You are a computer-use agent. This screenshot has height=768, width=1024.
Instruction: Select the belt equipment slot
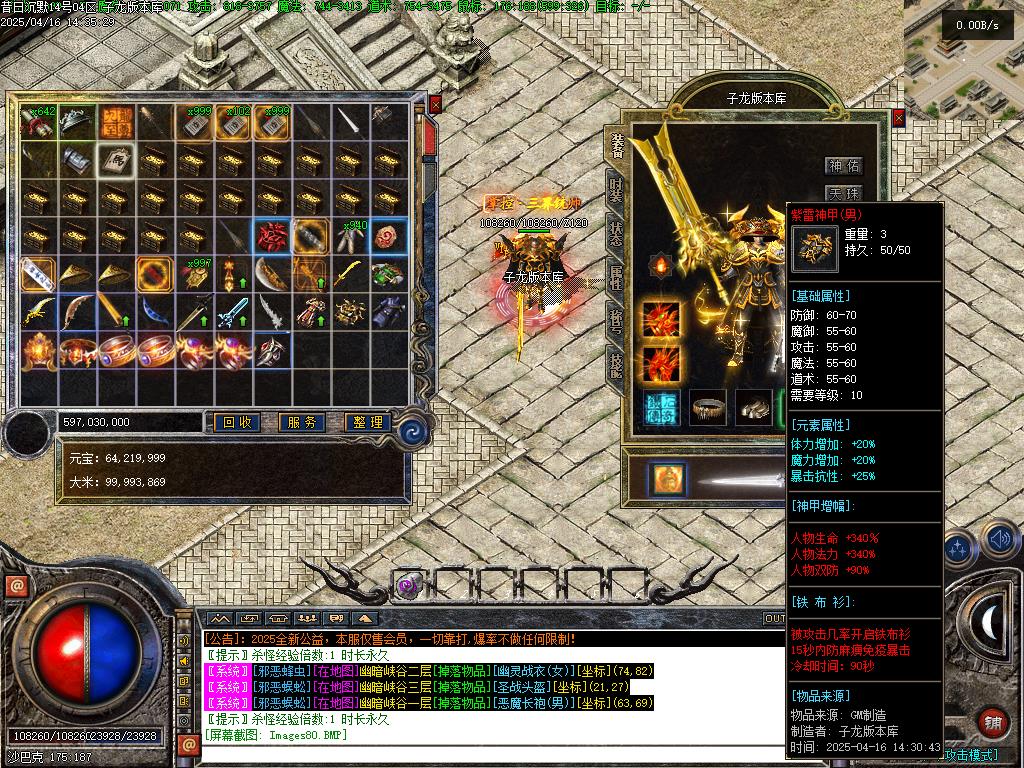pyautogui.click(x=708, y=407)
